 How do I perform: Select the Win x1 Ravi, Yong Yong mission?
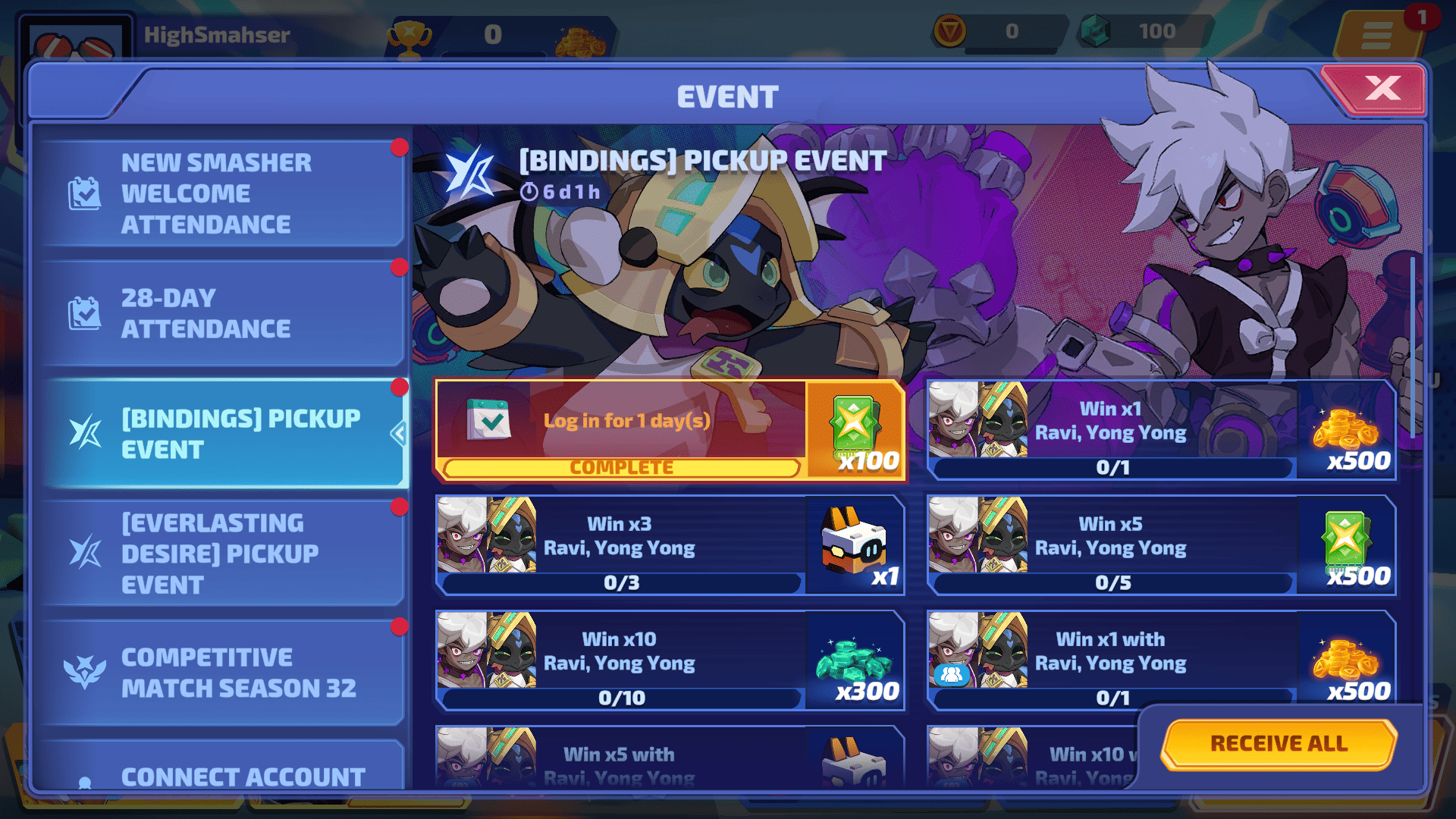tap(1160, 431)
